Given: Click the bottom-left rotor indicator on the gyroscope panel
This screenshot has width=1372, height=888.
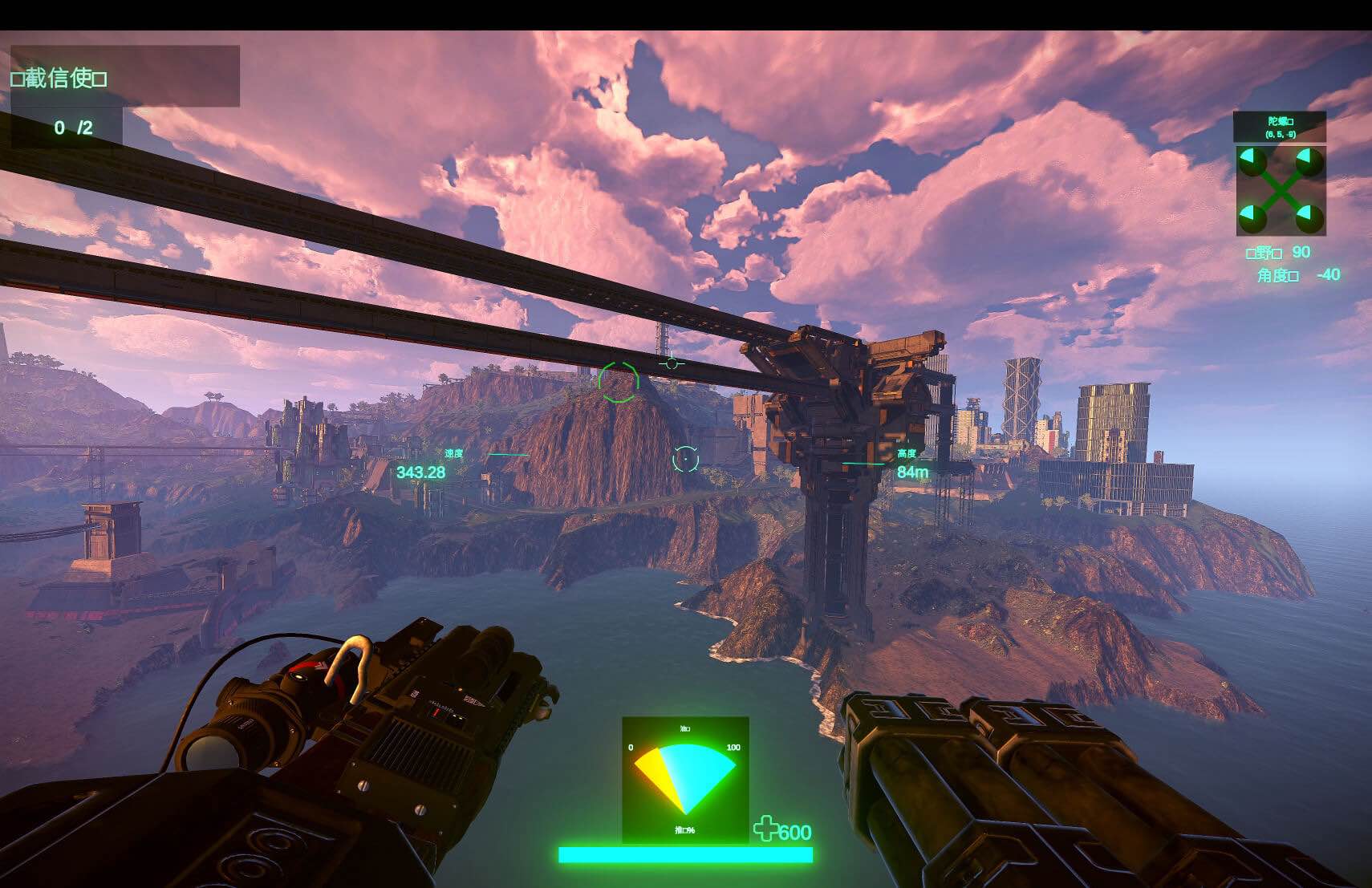Looking at the screenshot, I should (1252, 218).
